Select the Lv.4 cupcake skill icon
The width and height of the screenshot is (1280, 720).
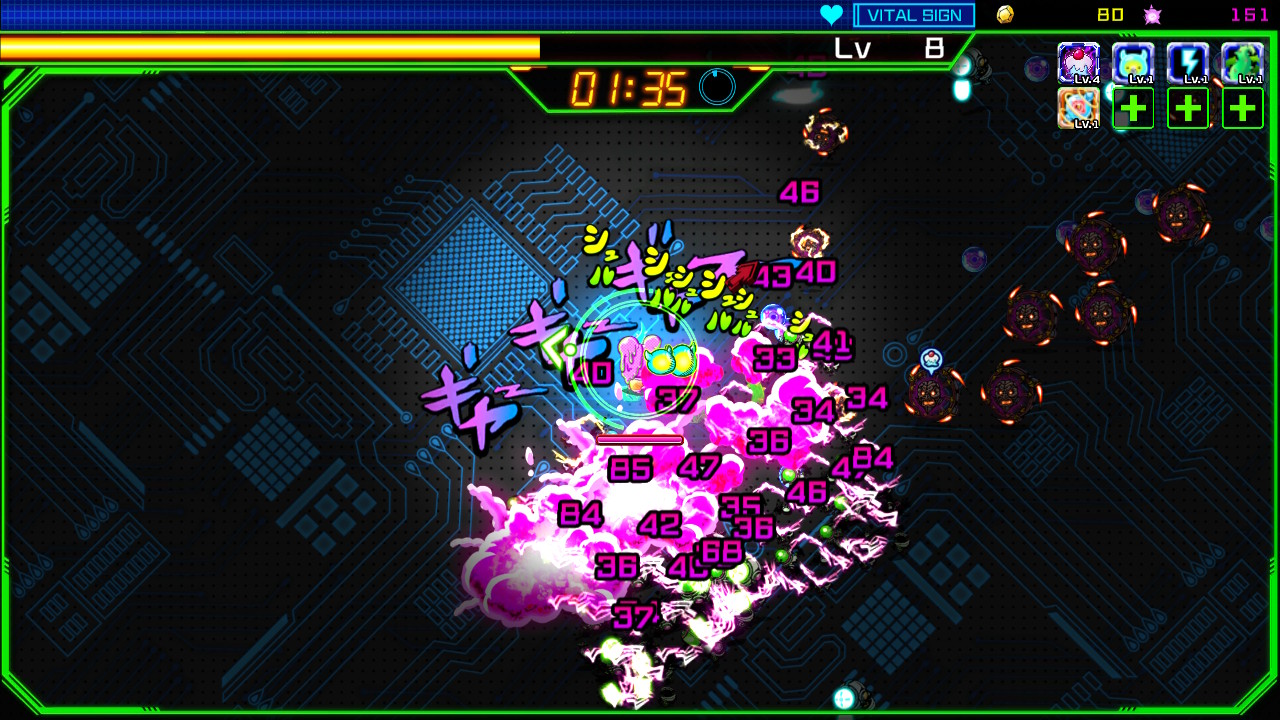[x=1078, y=62]
